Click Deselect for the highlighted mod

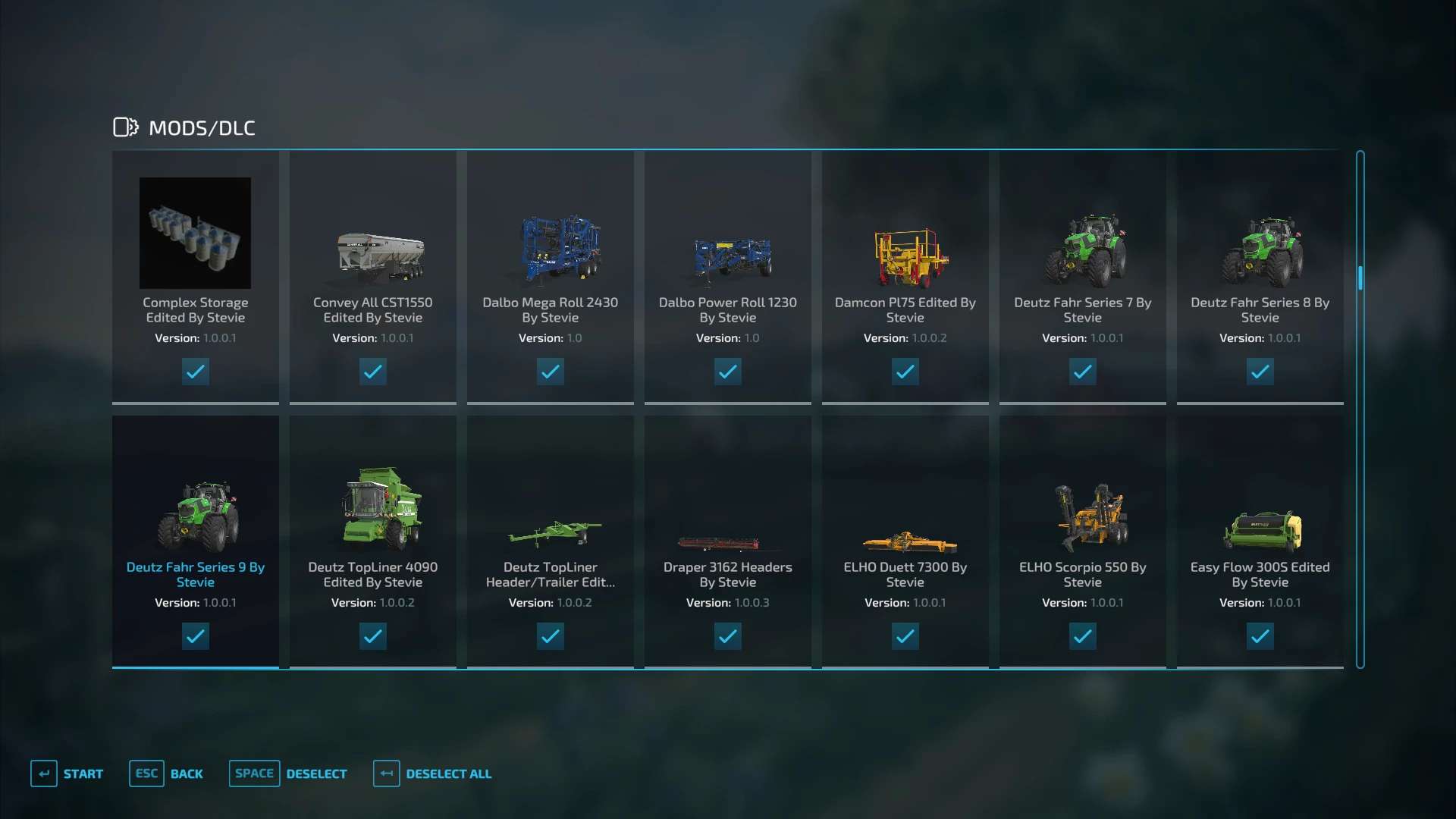(x=289, y=773)
